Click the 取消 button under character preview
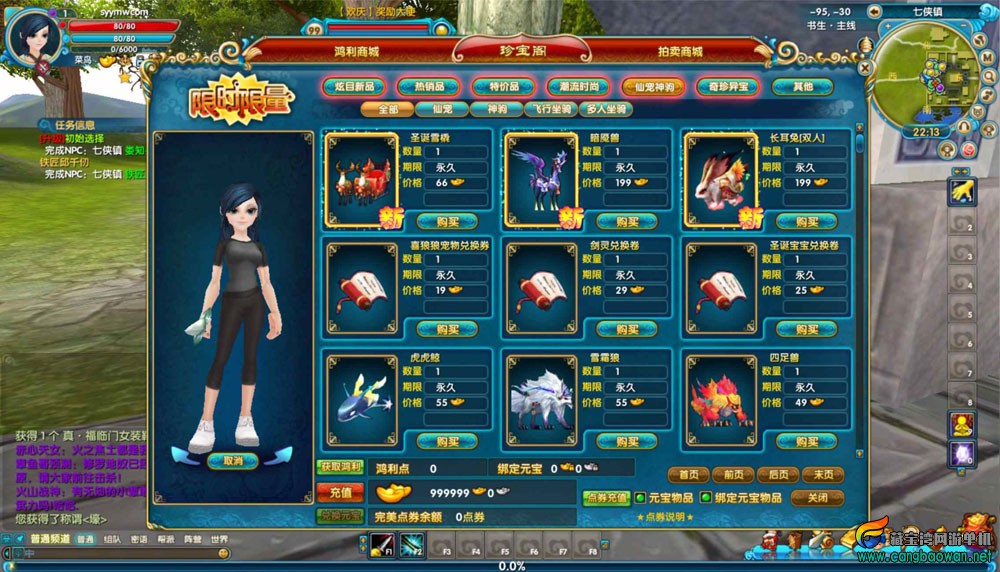The width and height of the screenshot is (1000, 572). coord(233,461)
